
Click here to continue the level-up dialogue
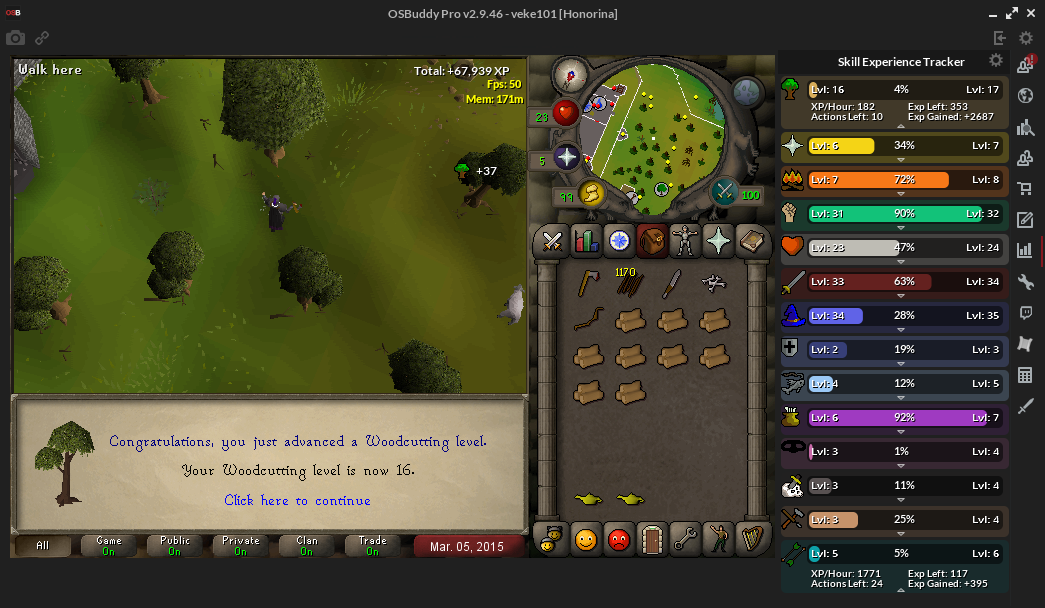pyautogui.click(x=297, y=500)
